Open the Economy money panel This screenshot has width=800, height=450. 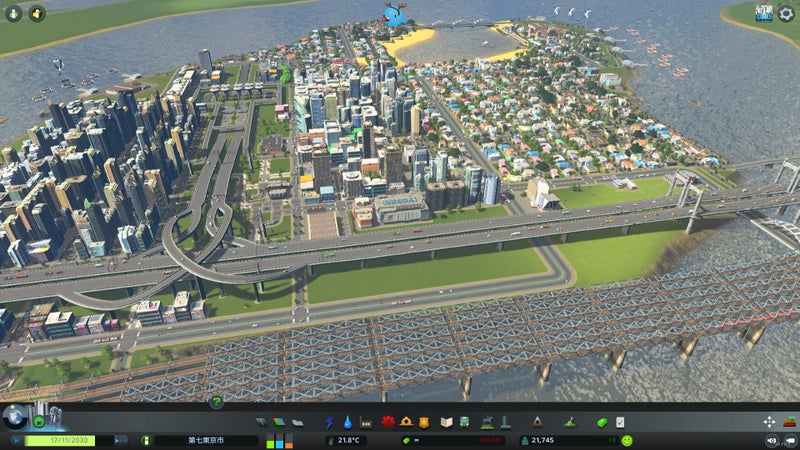pos(602,422)
